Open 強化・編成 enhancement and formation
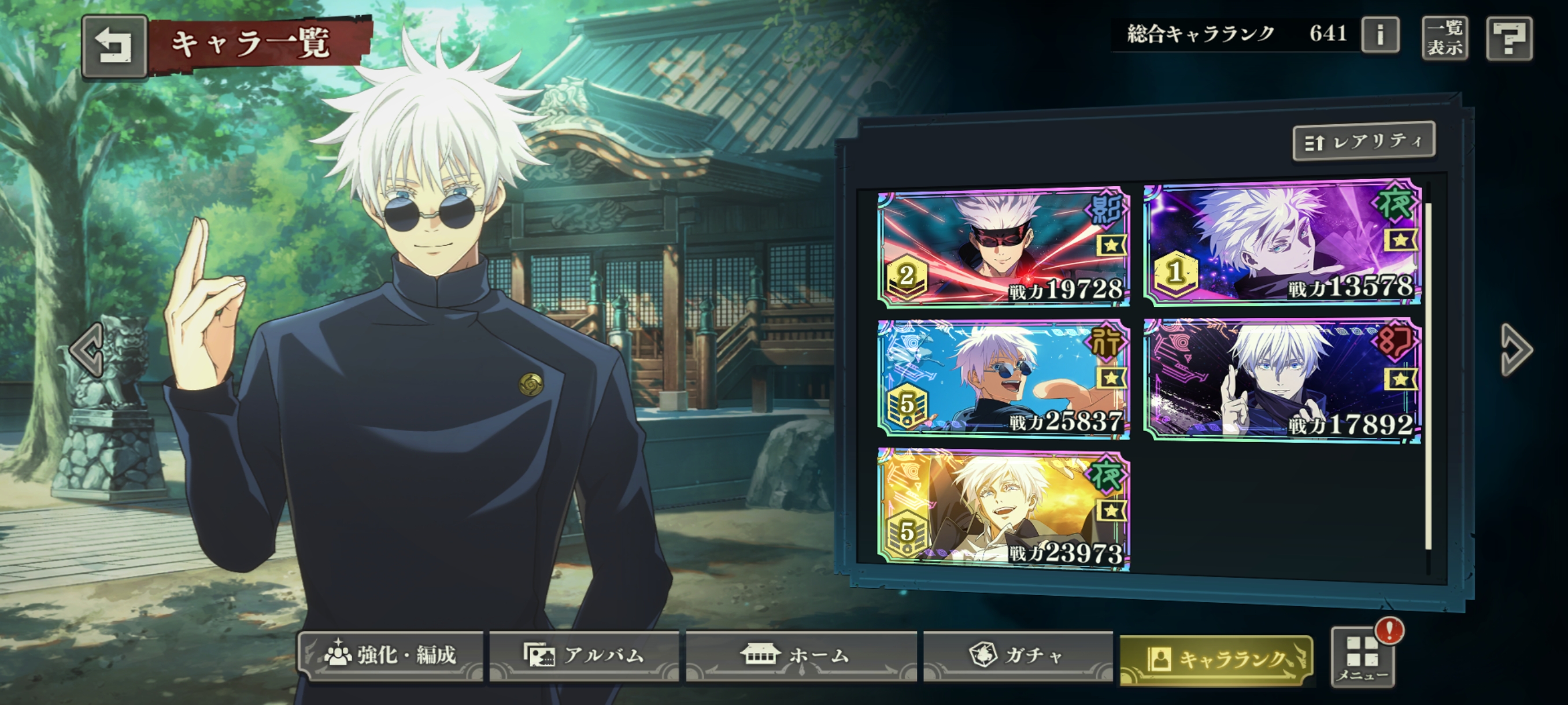 [391, 656]
